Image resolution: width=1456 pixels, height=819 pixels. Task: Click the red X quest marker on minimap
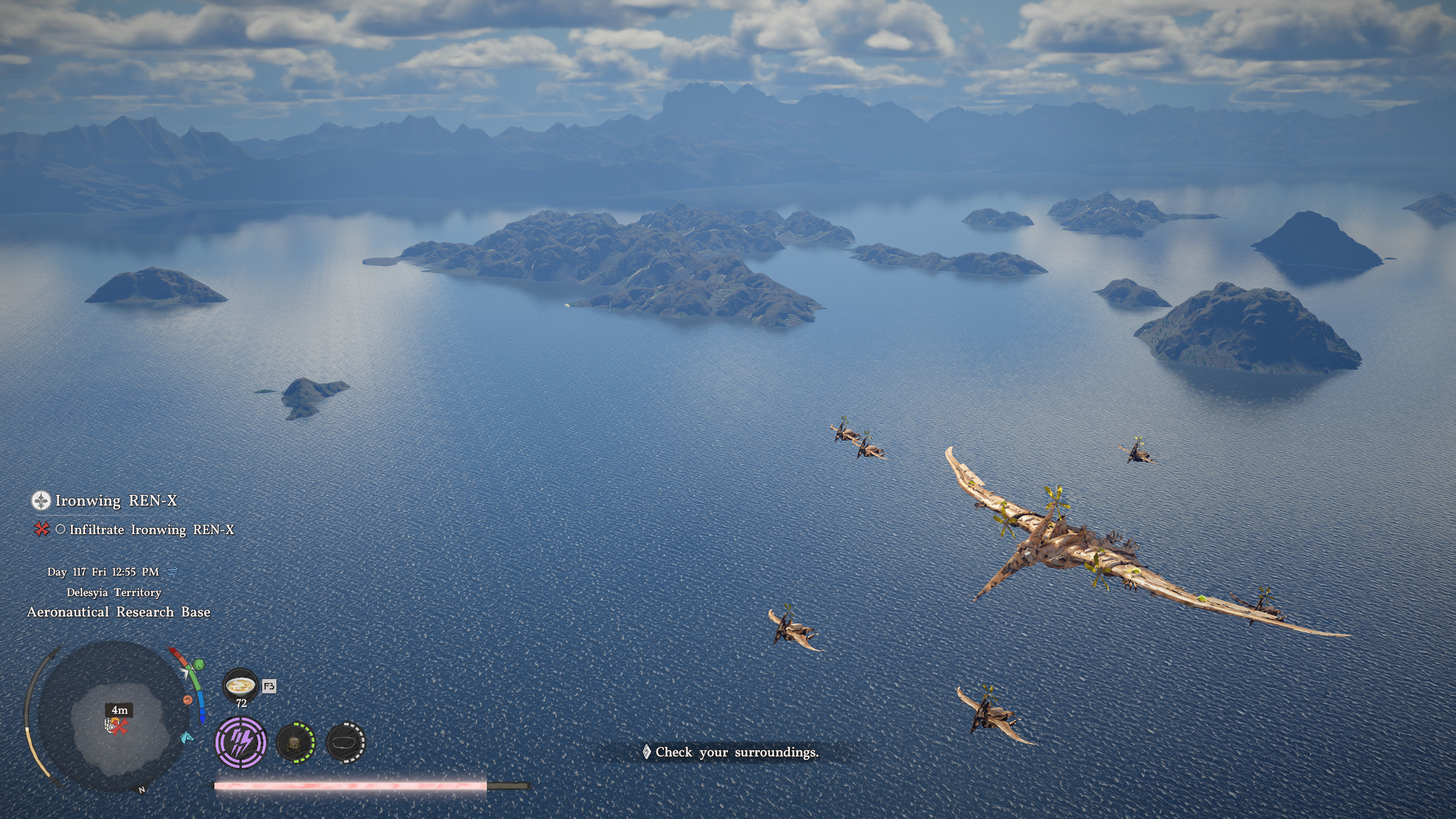coord(120,727)
